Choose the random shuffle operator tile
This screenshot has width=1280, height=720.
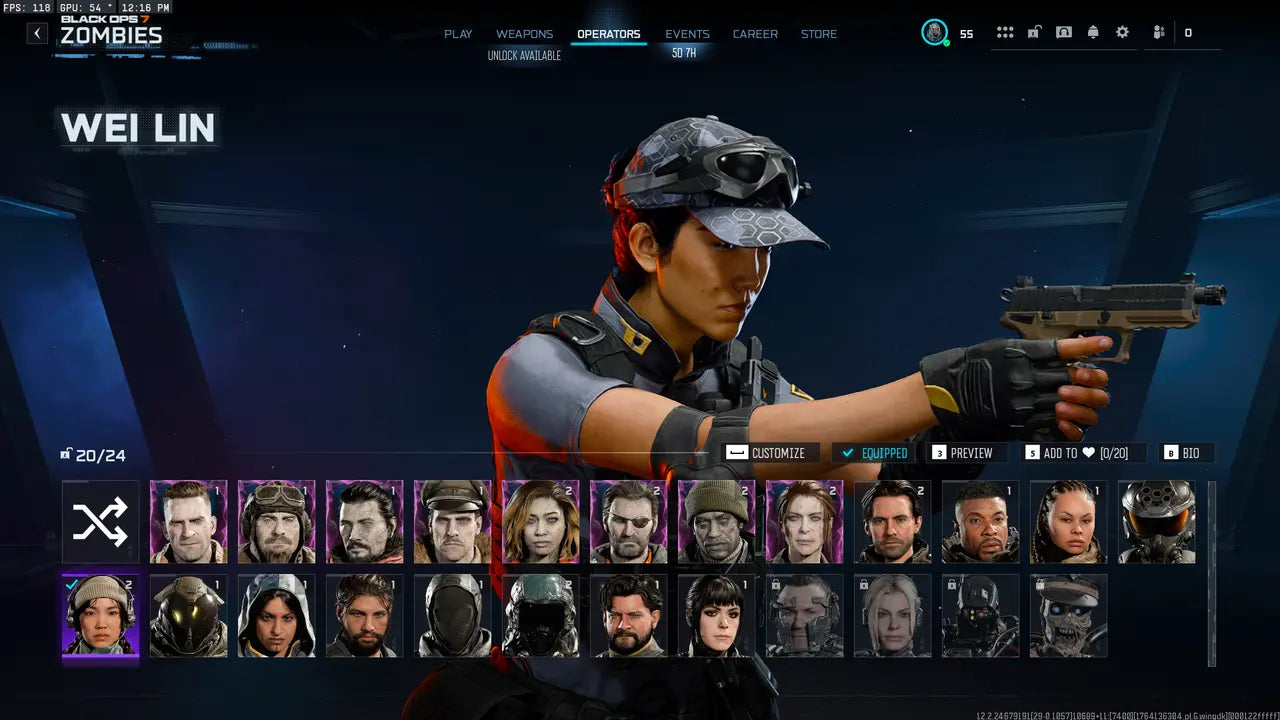(x=100, y=522)
